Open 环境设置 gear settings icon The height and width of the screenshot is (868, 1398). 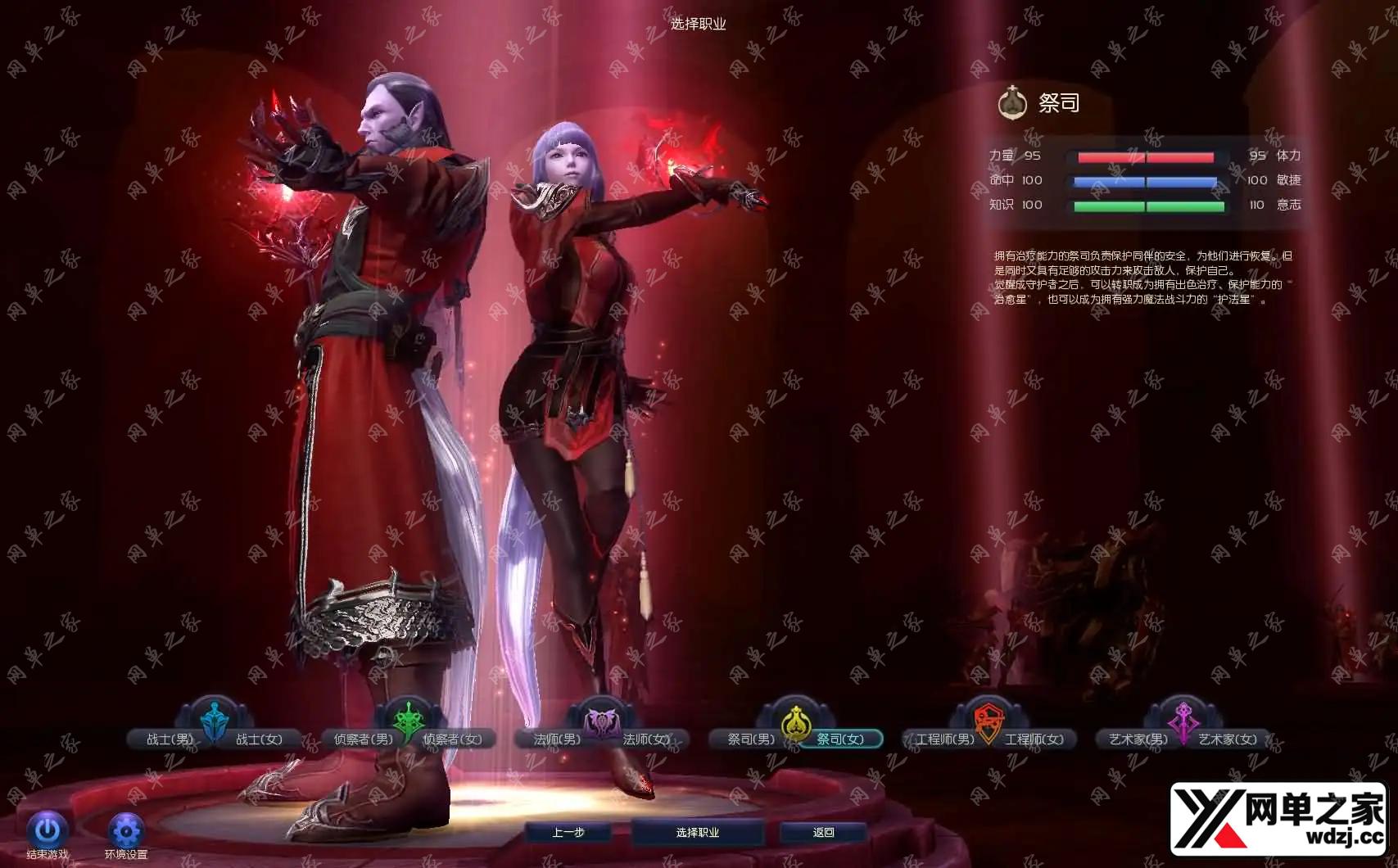point(126,831)
